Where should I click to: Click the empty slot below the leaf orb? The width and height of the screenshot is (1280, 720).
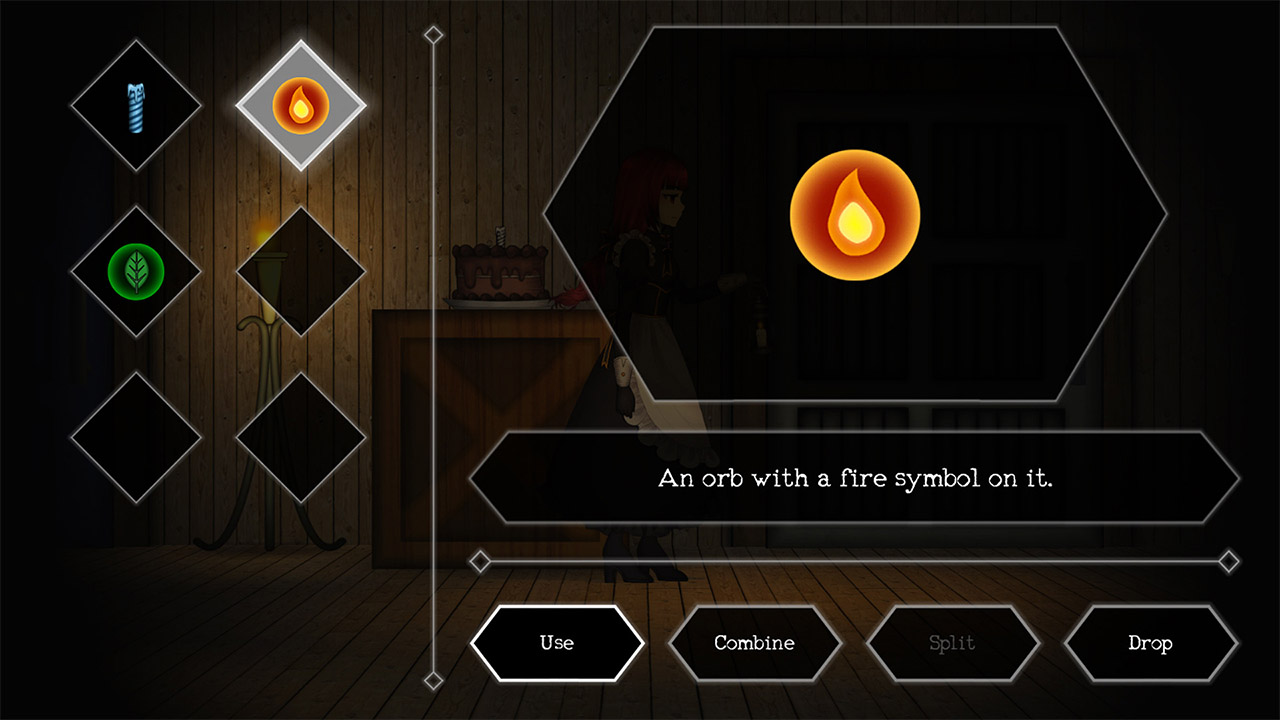pyautogui.click(x=135, y=435)
